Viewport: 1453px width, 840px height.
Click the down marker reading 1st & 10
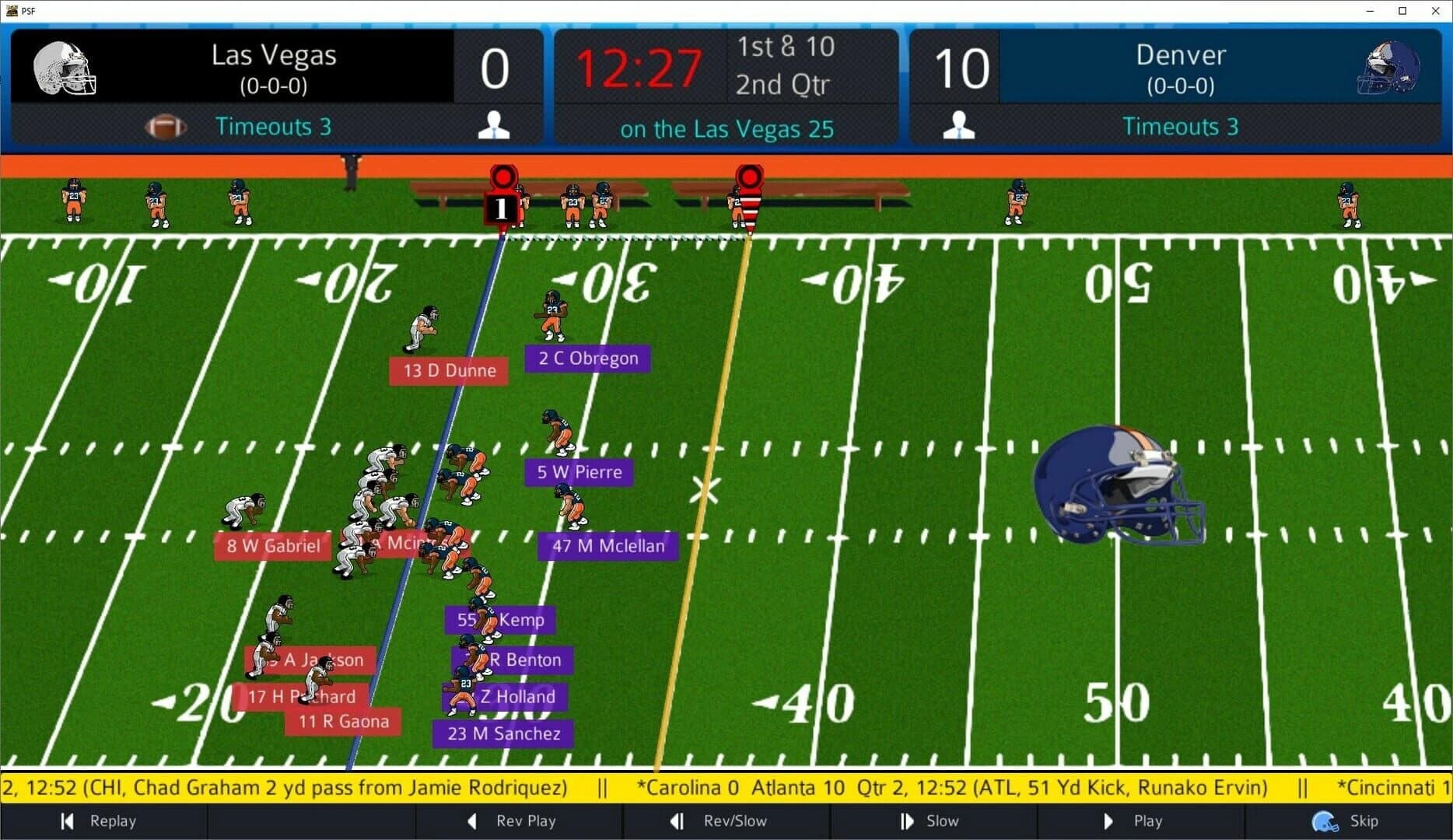(786, 48)
